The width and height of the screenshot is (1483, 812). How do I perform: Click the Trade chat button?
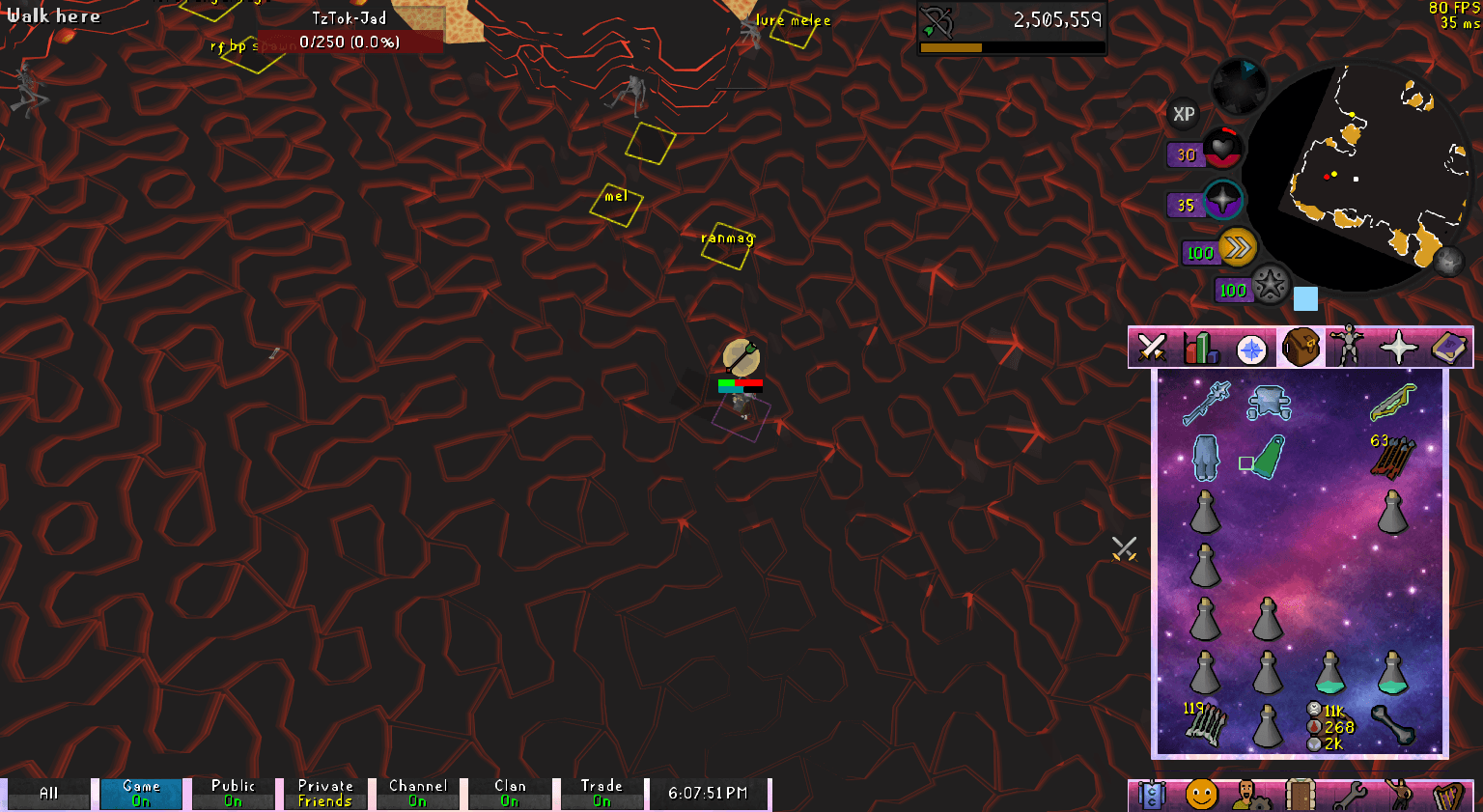click(x=602, y=792)
